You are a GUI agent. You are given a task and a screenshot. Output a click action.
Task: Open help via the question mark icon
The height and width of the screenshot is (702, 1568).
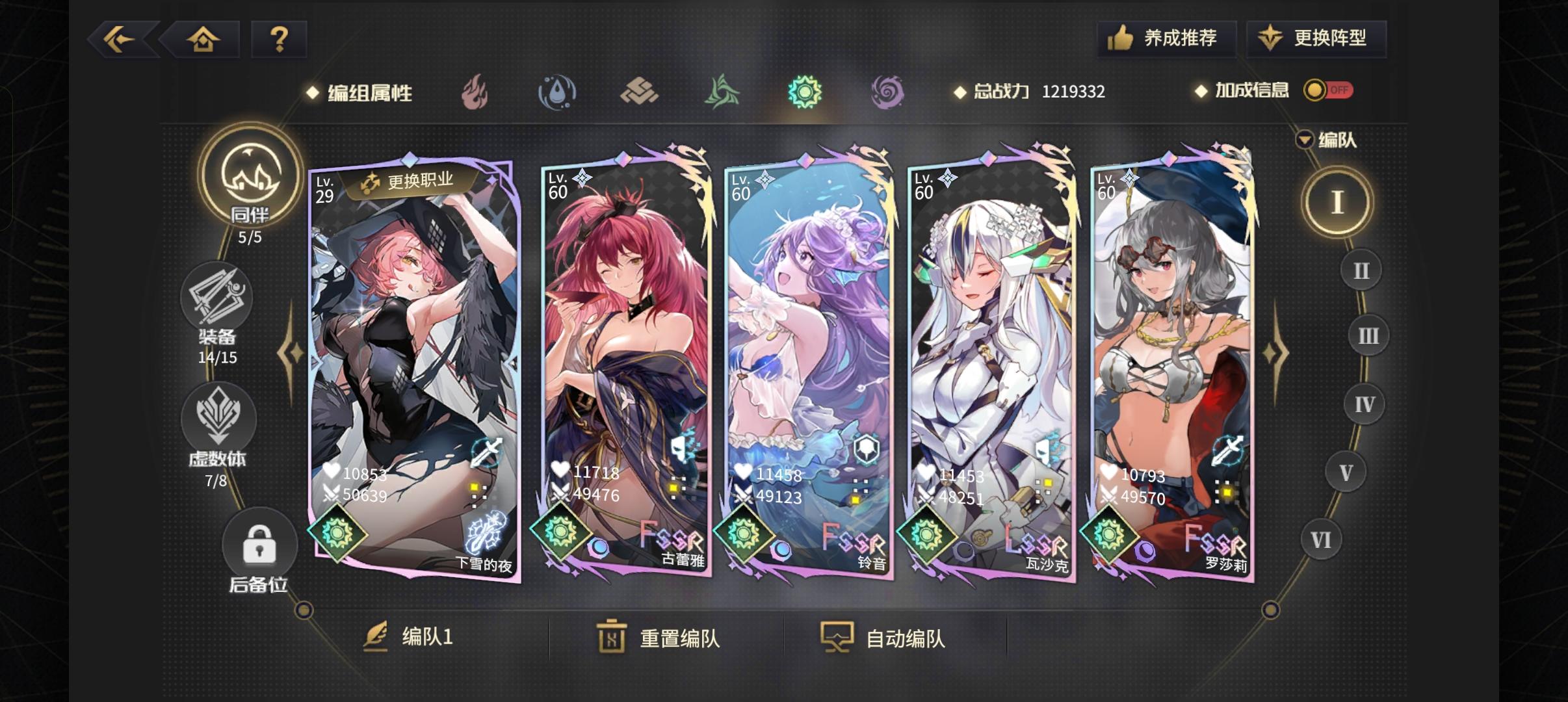280,39
